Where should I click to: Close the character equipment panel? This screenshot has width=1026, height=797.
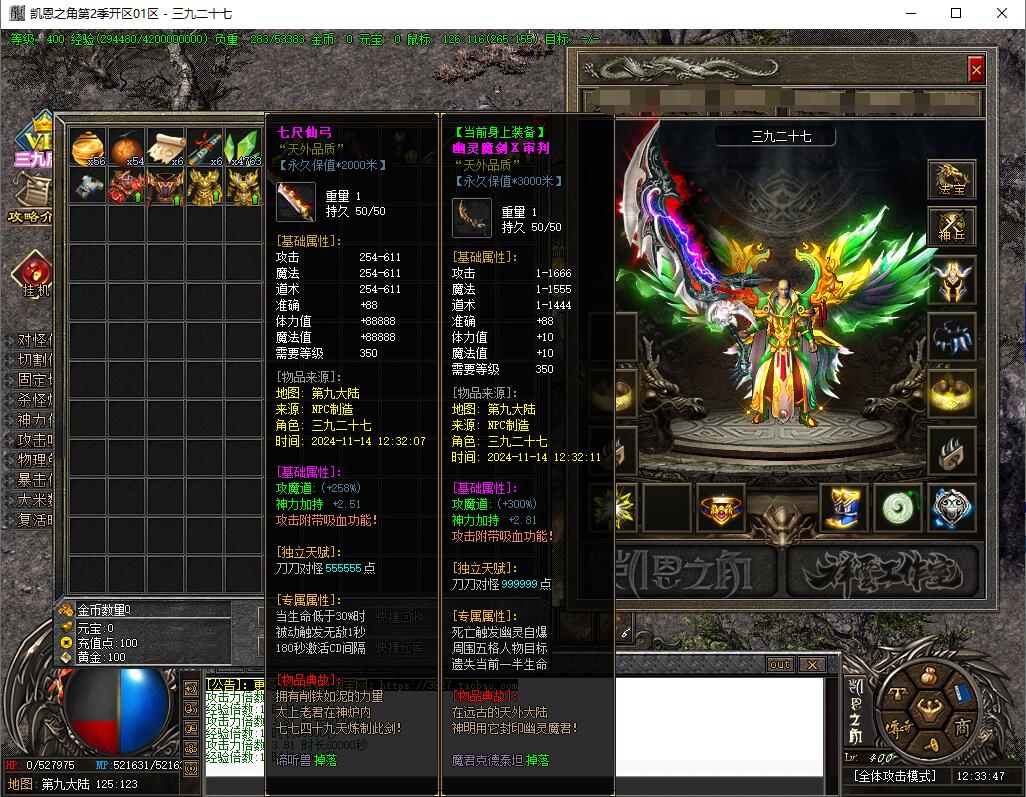[976, 69]
